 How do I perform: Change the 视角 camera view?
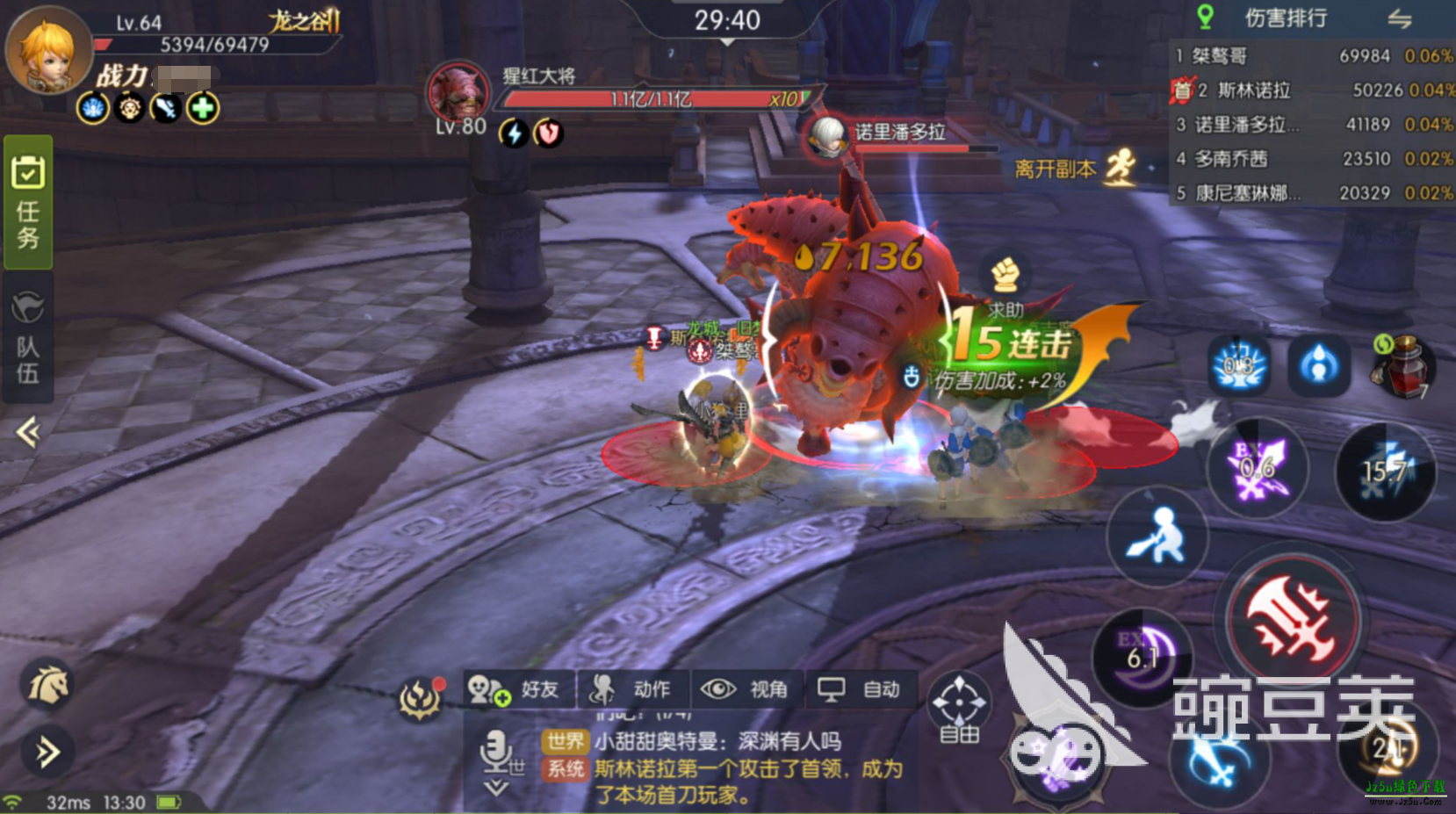746,689
